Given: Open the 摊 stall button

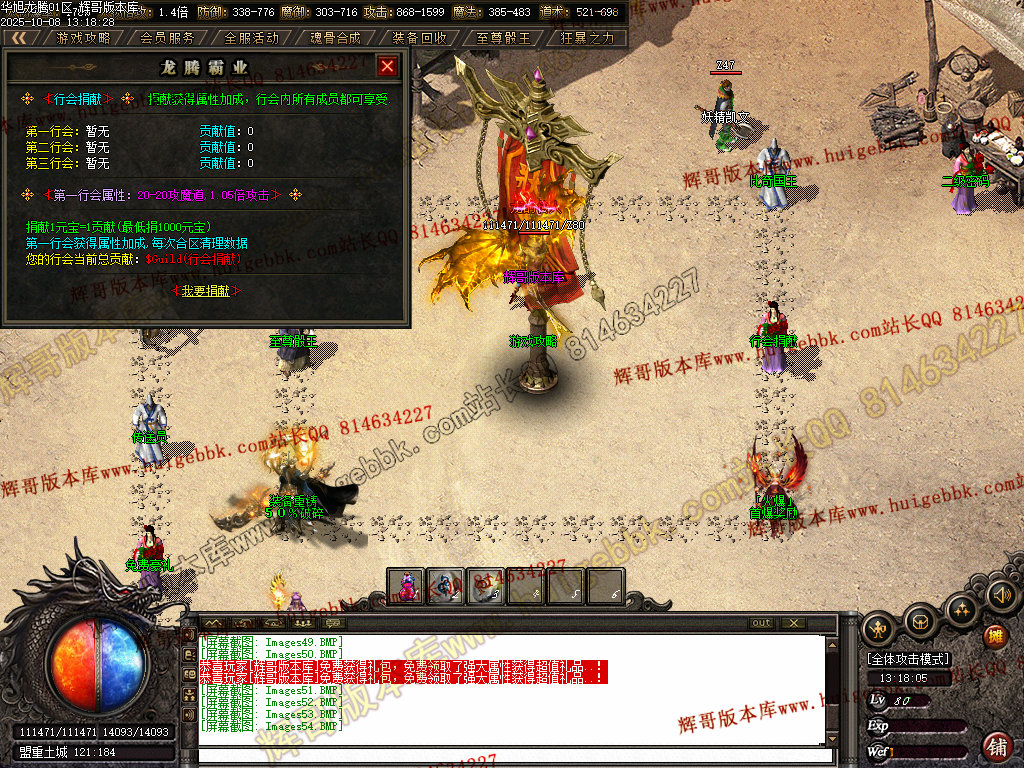Looking at the screenshot, I should point(995,637).
